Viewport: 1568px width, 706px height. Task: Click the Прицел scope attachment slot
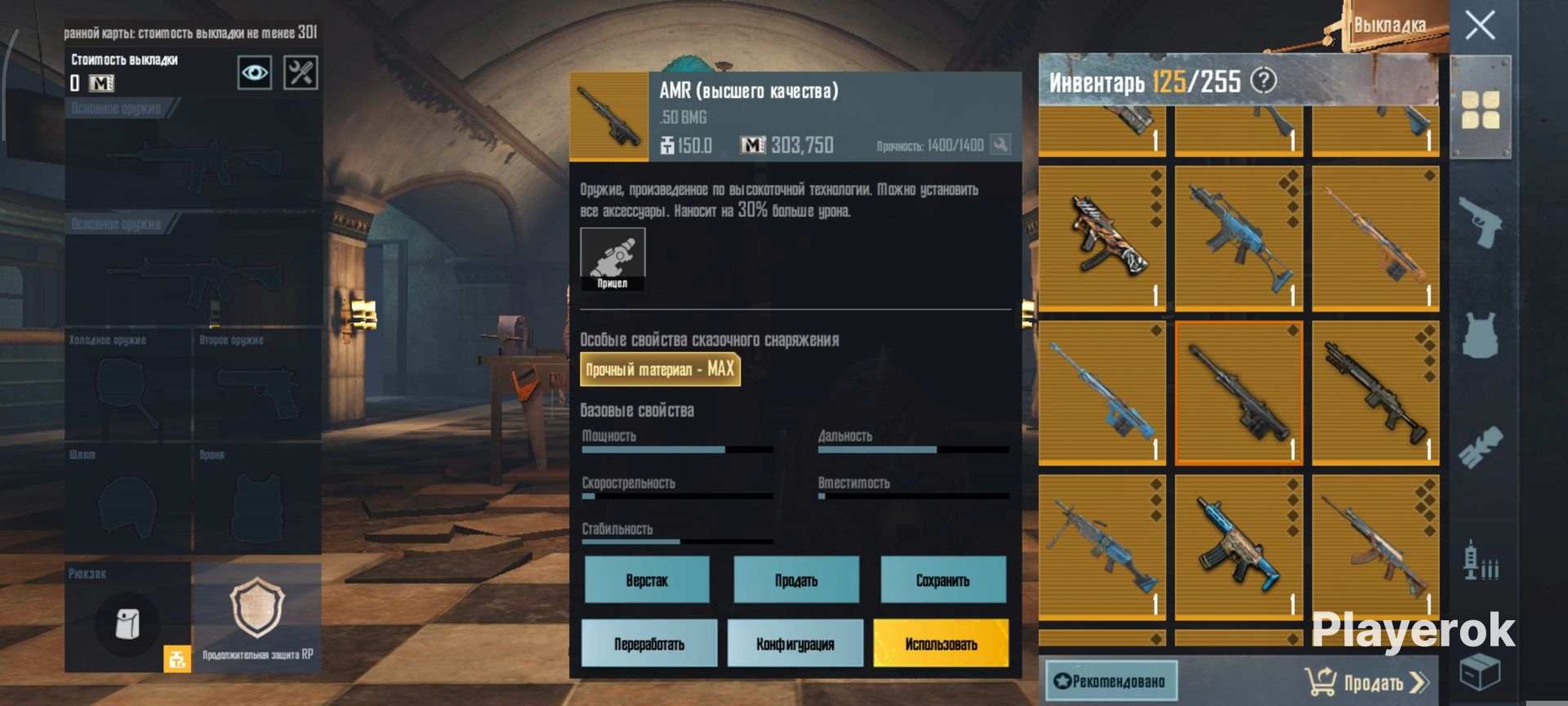tap(612, 259)
